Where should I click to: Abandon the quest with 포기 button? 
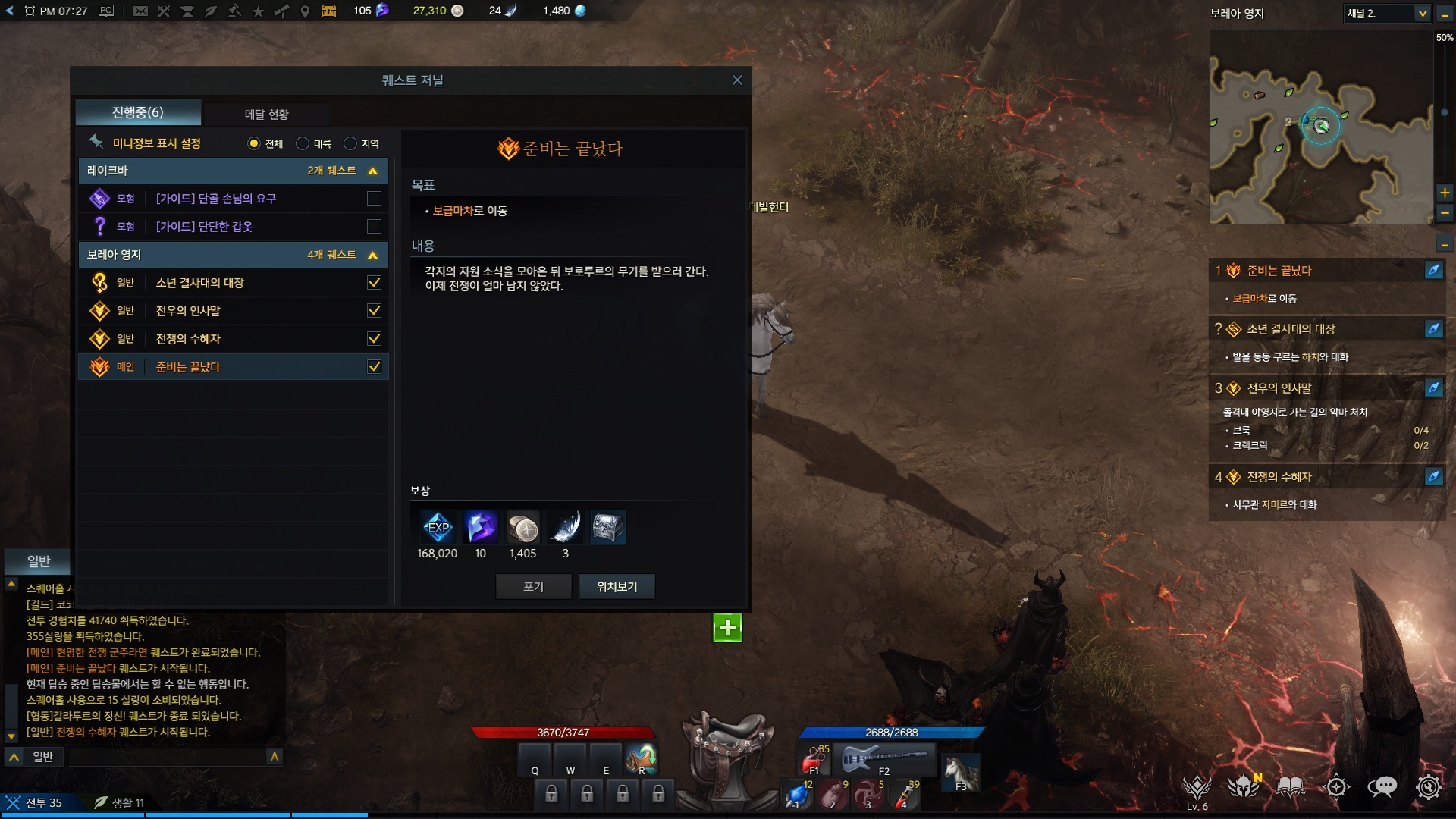[x=533, y=586]
